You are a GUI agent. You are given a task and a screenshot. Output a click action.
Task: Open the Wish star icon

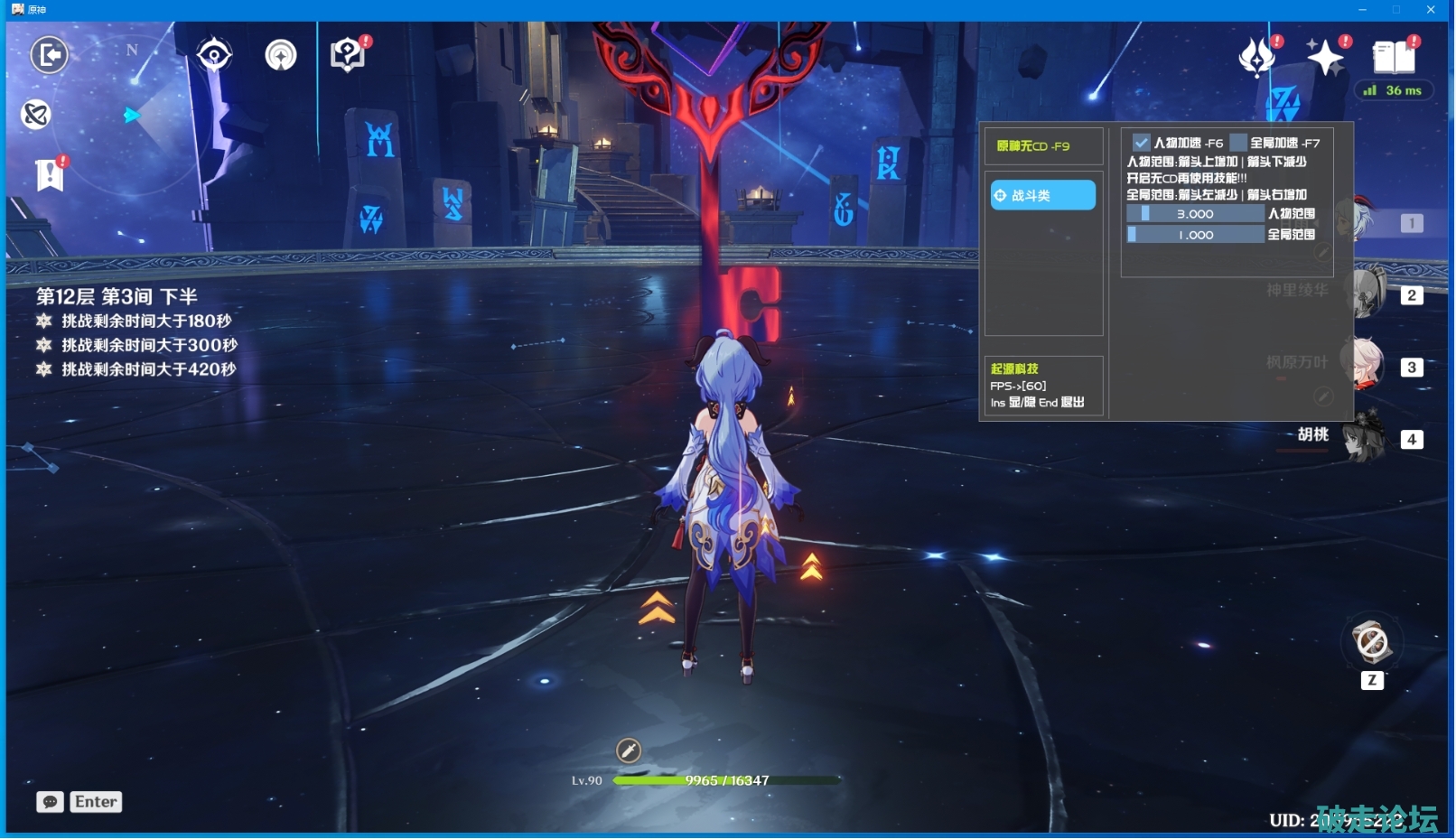pos(1256,57)
